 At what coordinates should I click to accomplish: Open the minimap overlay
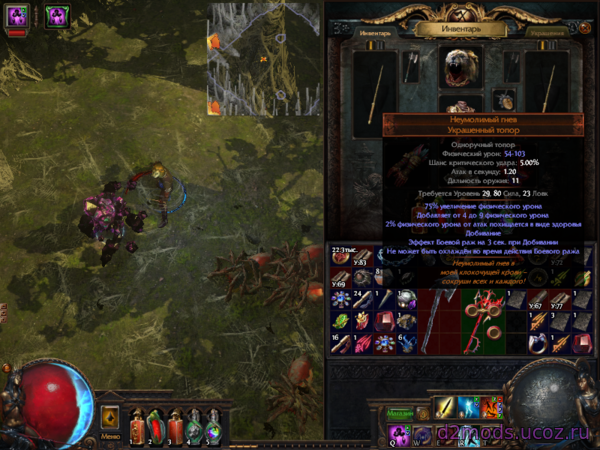coord(264,58)
